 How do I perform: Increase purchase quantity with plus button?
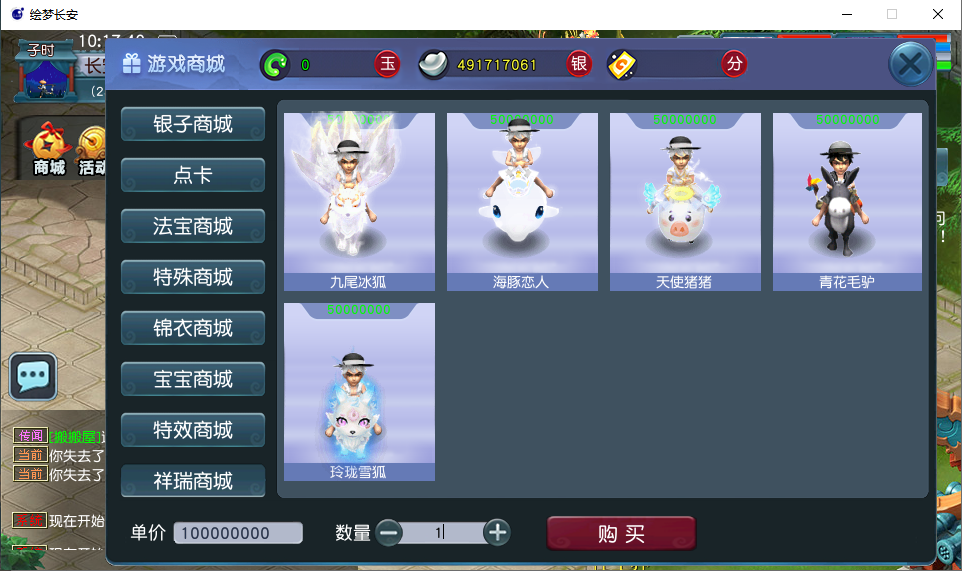497,533
